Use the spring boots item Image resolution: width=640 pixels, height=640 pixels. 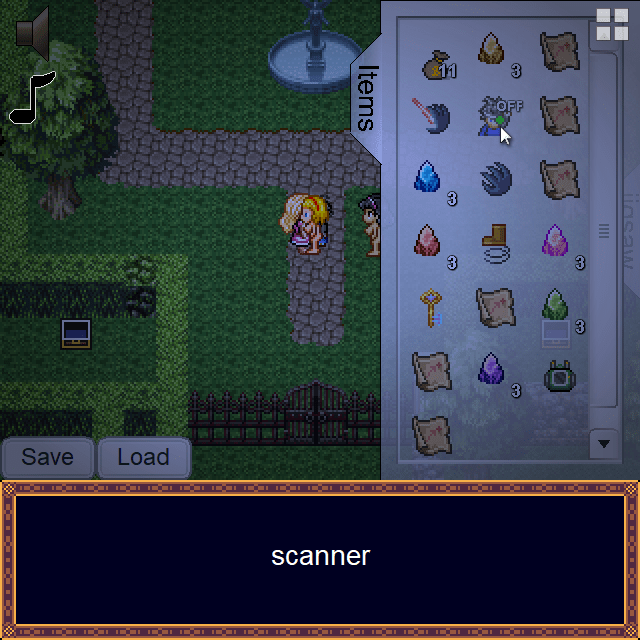495,242
